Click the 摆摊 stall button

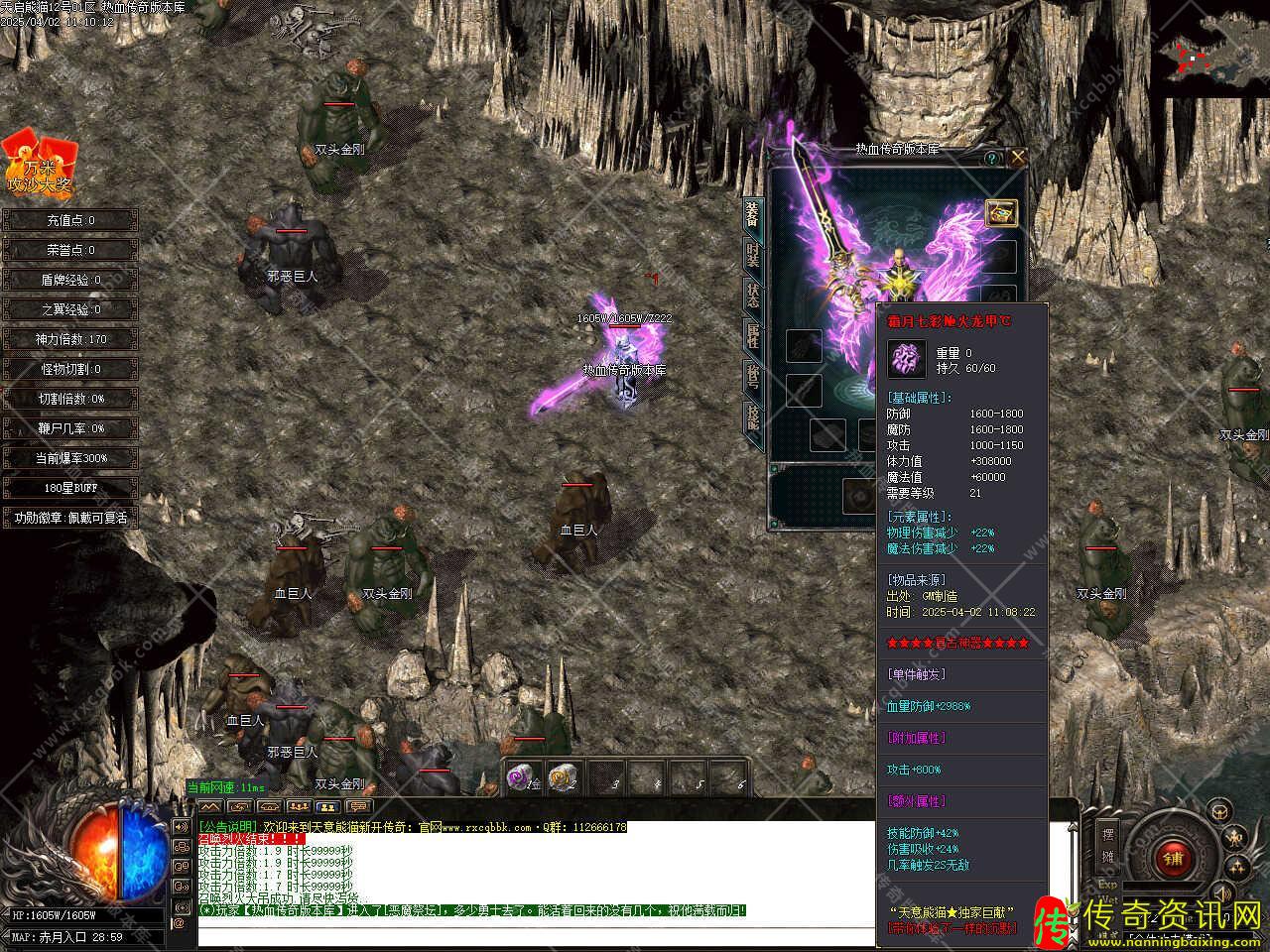coord(1108,843)
